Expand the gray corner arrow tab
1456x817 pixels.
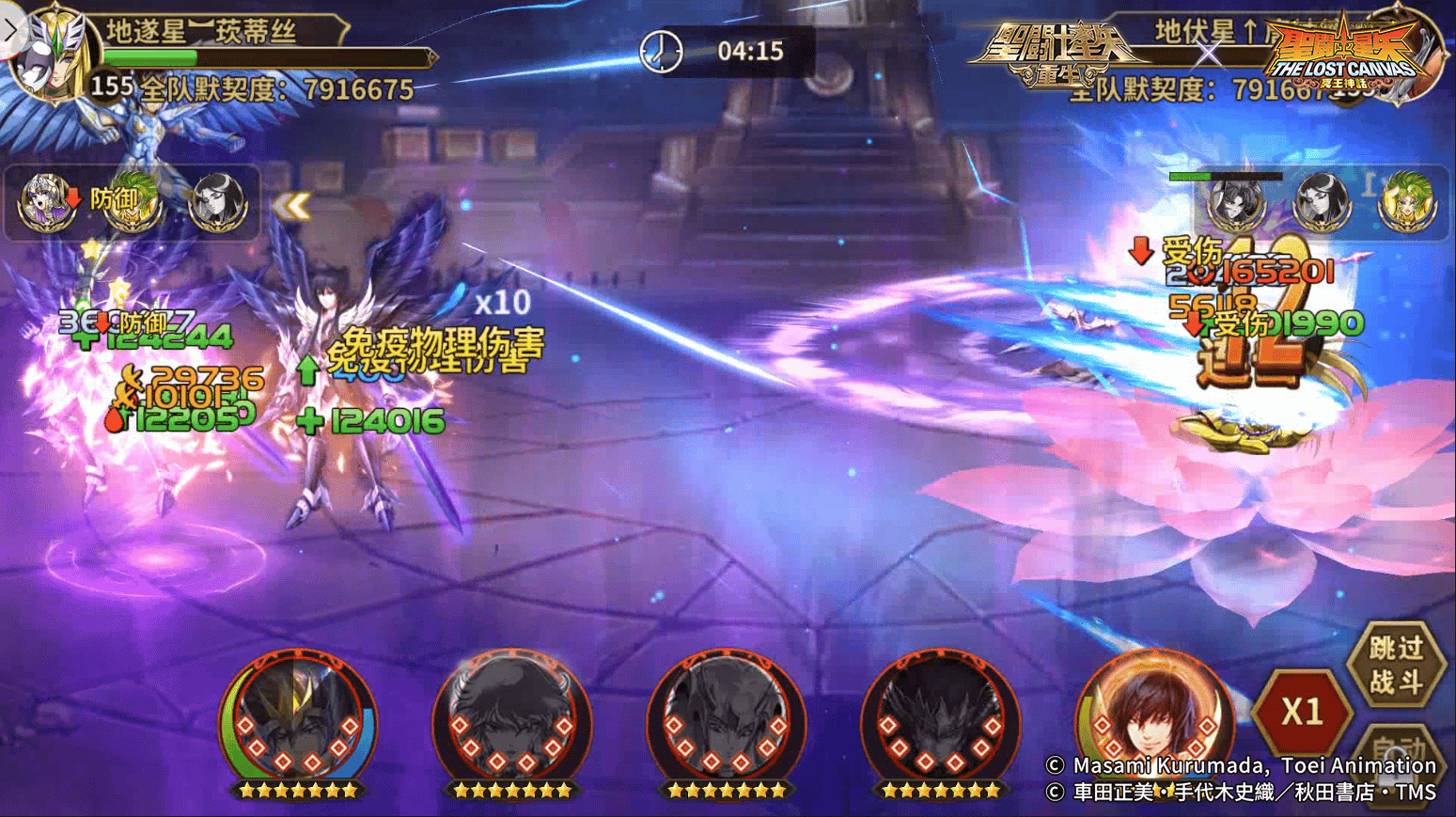point(10,25)
